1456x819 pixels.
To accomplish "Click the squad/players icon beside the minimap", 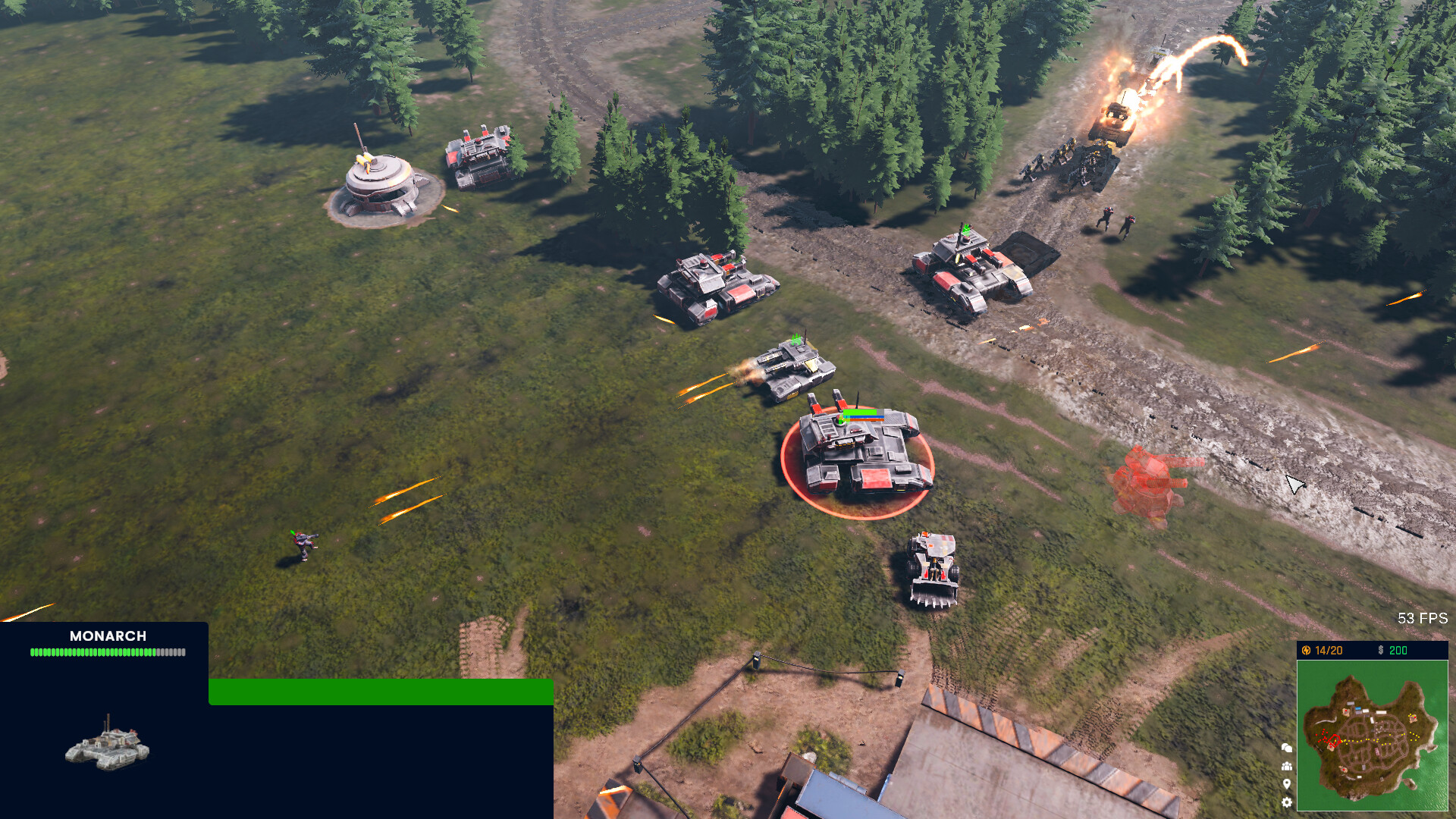I will click(1287, 766).
